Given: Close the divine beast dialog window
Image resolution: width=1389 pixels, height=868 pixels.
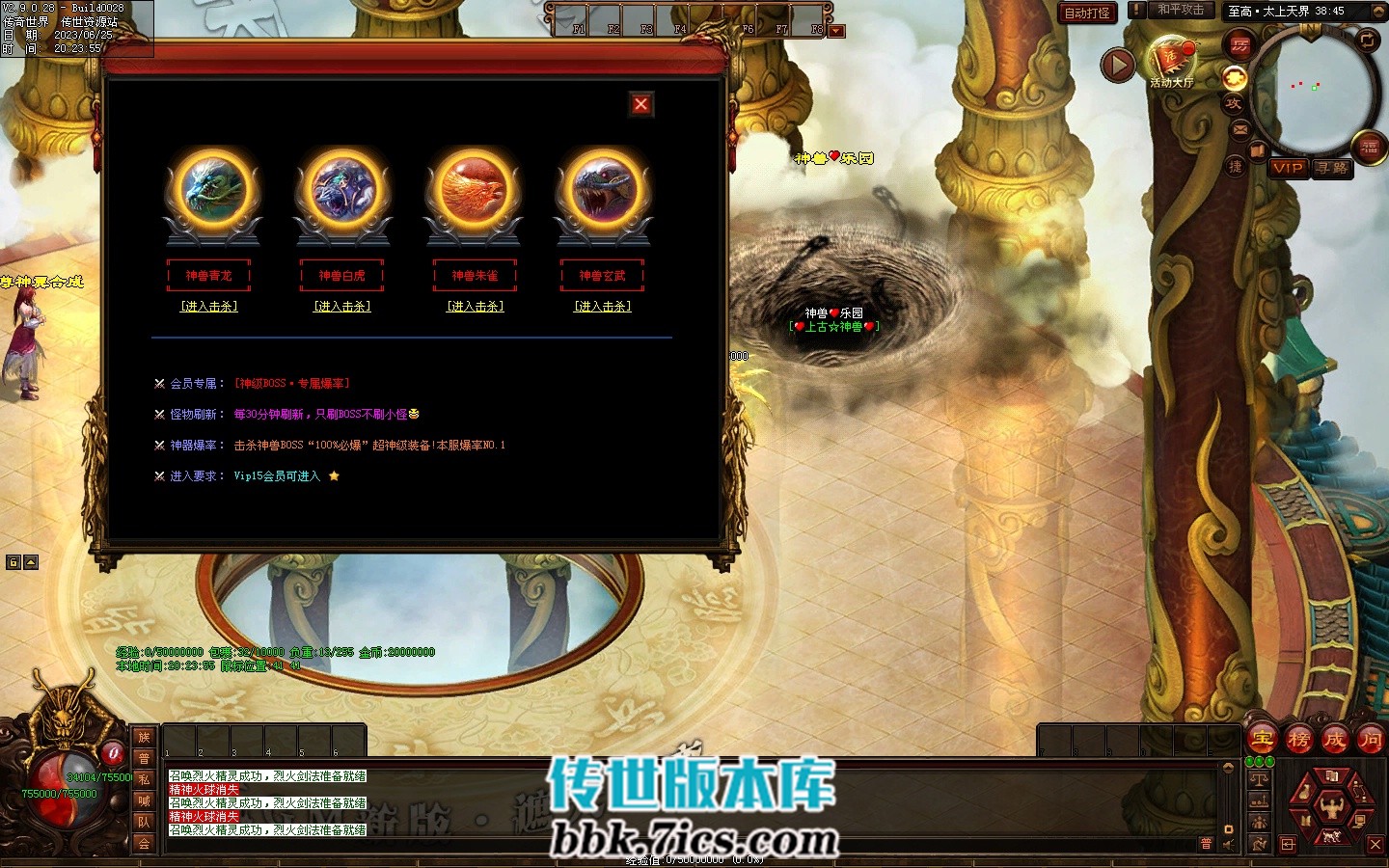Looking at the screenshot, I should tap(641, 104).
